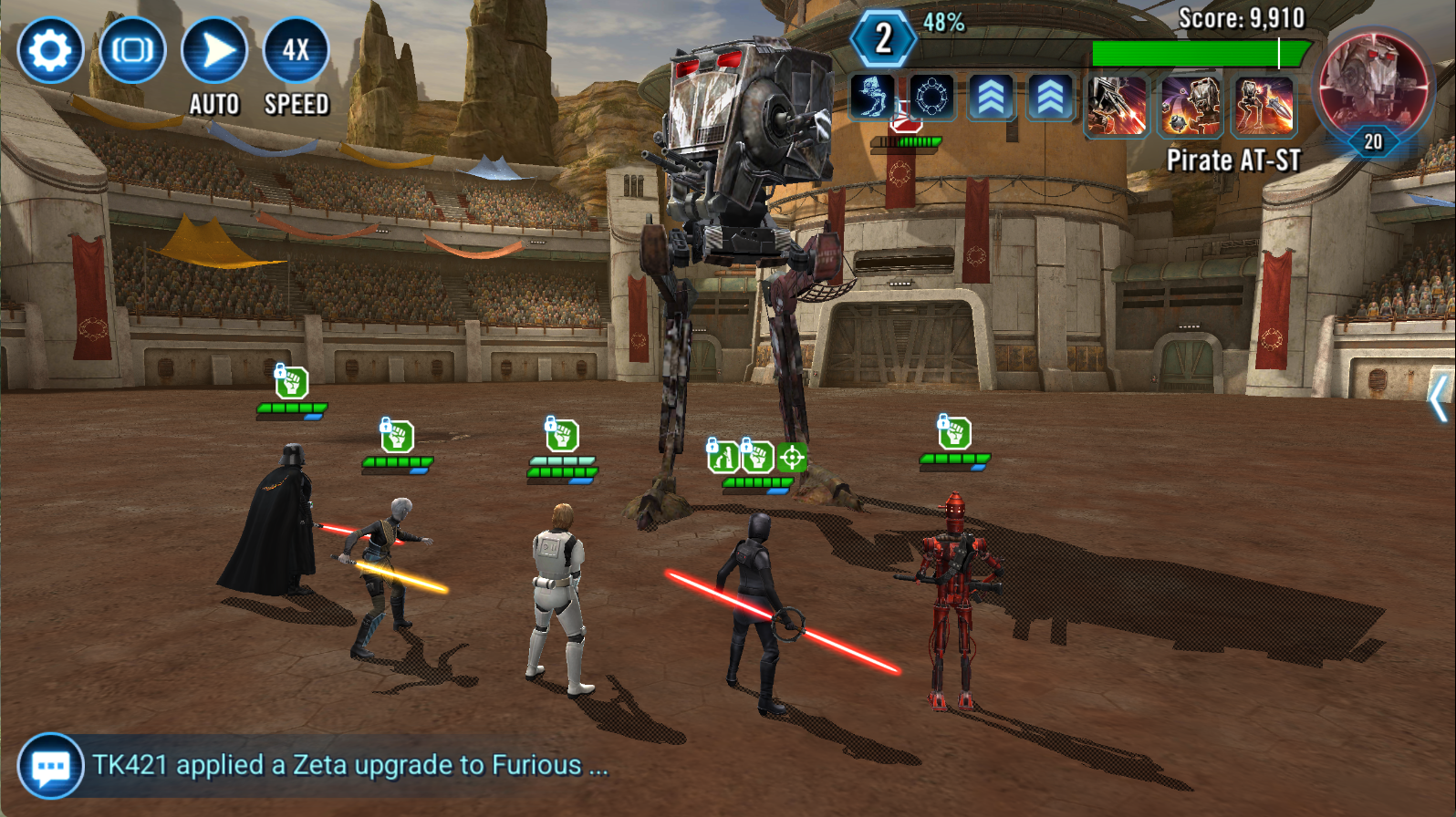This screenshot has width=1456, height=817.
Task: Open the gear settings menu
Action: click(49, 50)
